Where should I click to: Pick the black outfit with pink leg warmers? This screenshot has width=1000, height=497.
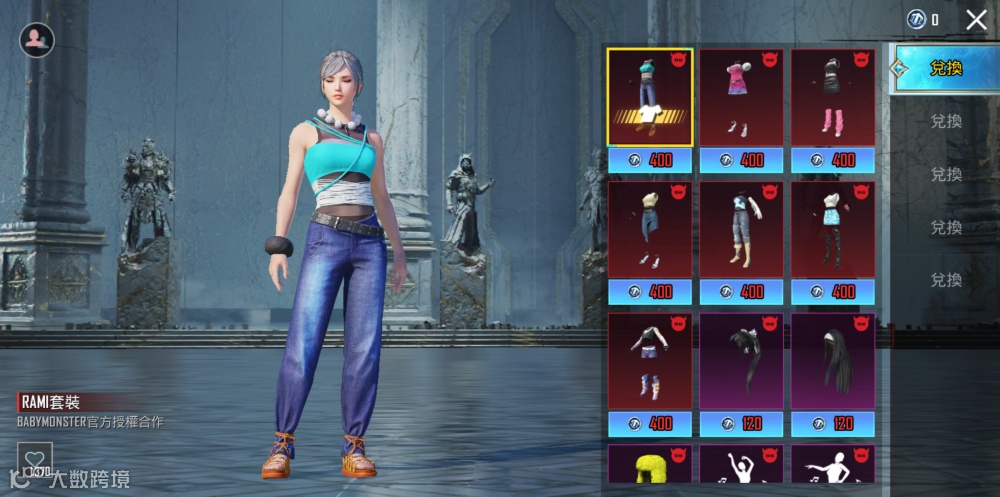[833, 97]
